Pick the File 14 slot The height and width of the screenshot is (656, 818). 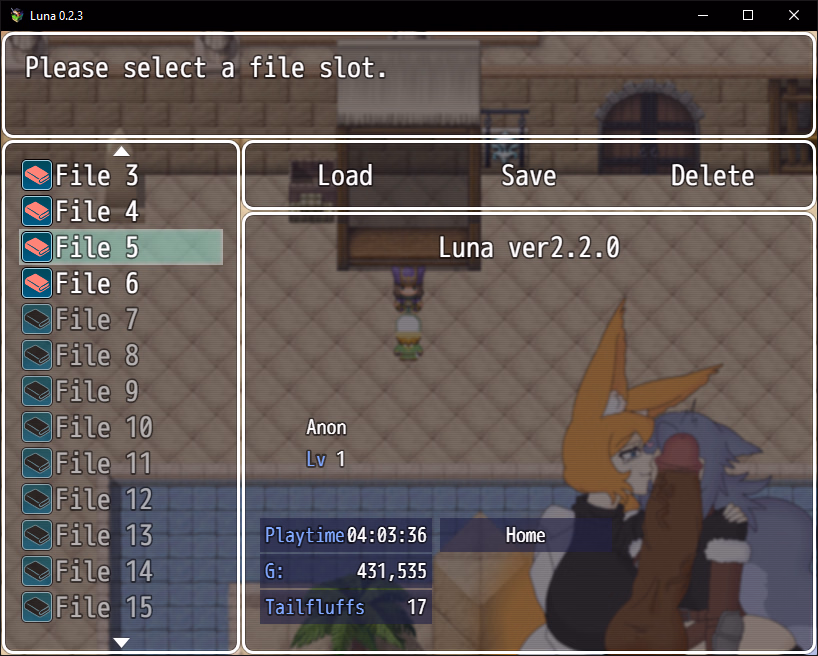pos(121,572)
